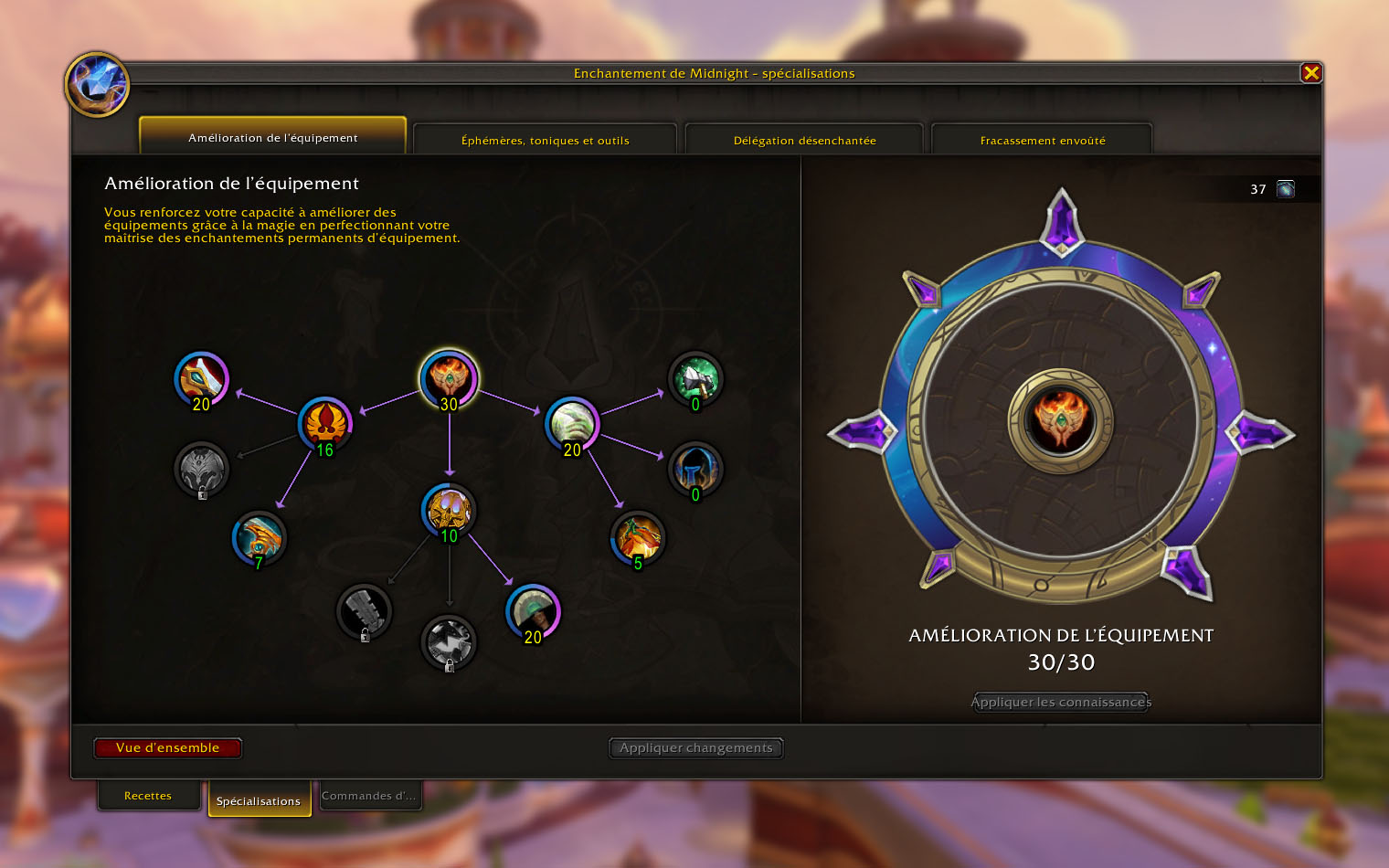Click the Vue d'ensemble button

click(x=168, y=747)
